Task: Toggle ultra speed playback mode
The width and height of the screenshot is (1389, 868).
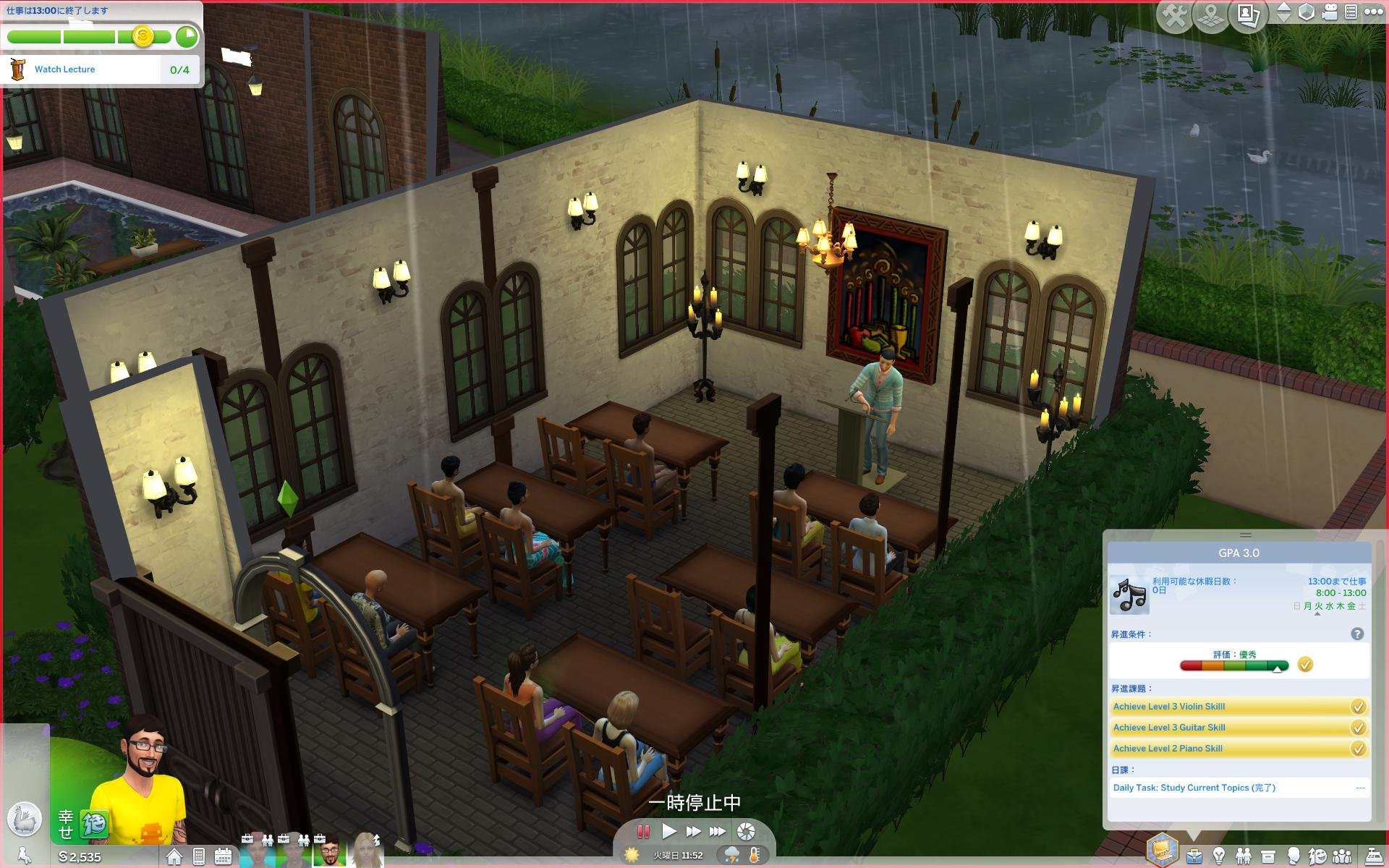Action: (x=717, y=831)
